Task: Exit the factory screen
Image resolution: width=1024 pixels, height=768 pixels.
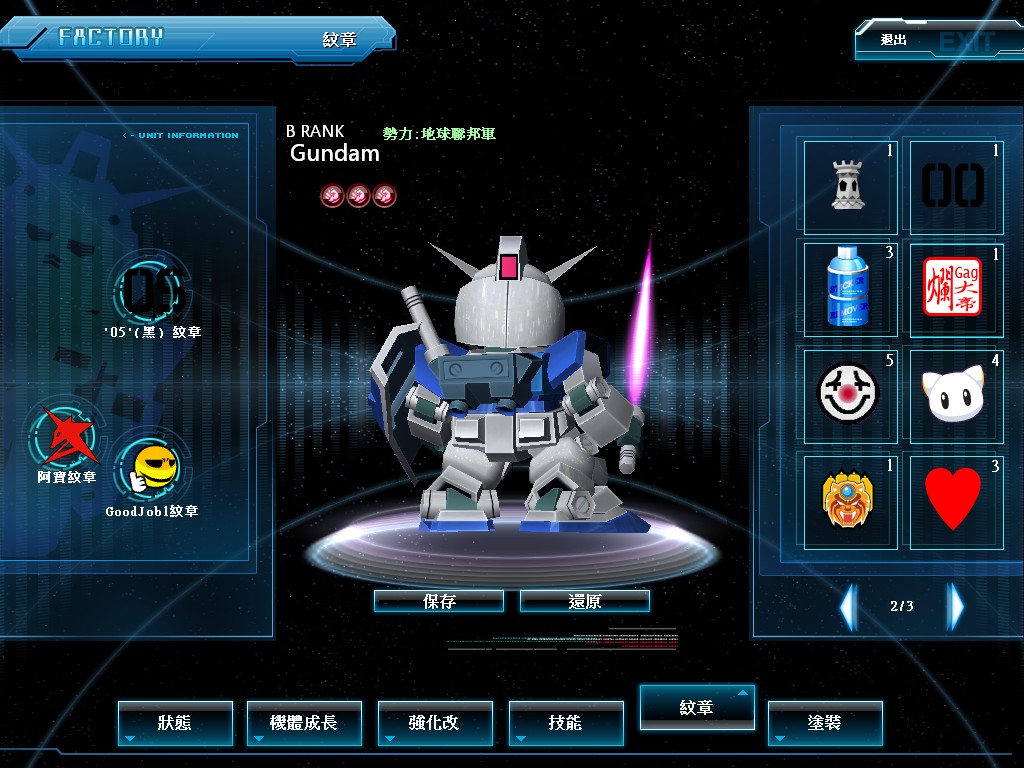Action: click(936, 41)
